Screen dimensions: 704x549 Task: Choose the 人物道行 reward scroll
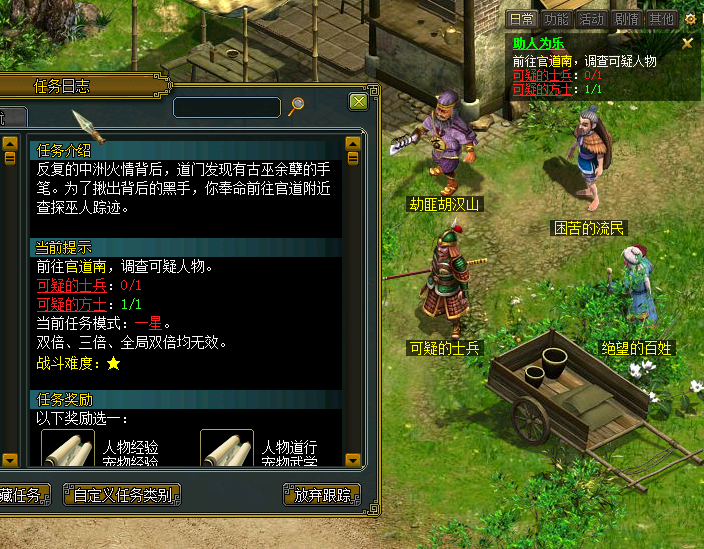point(227,449)
